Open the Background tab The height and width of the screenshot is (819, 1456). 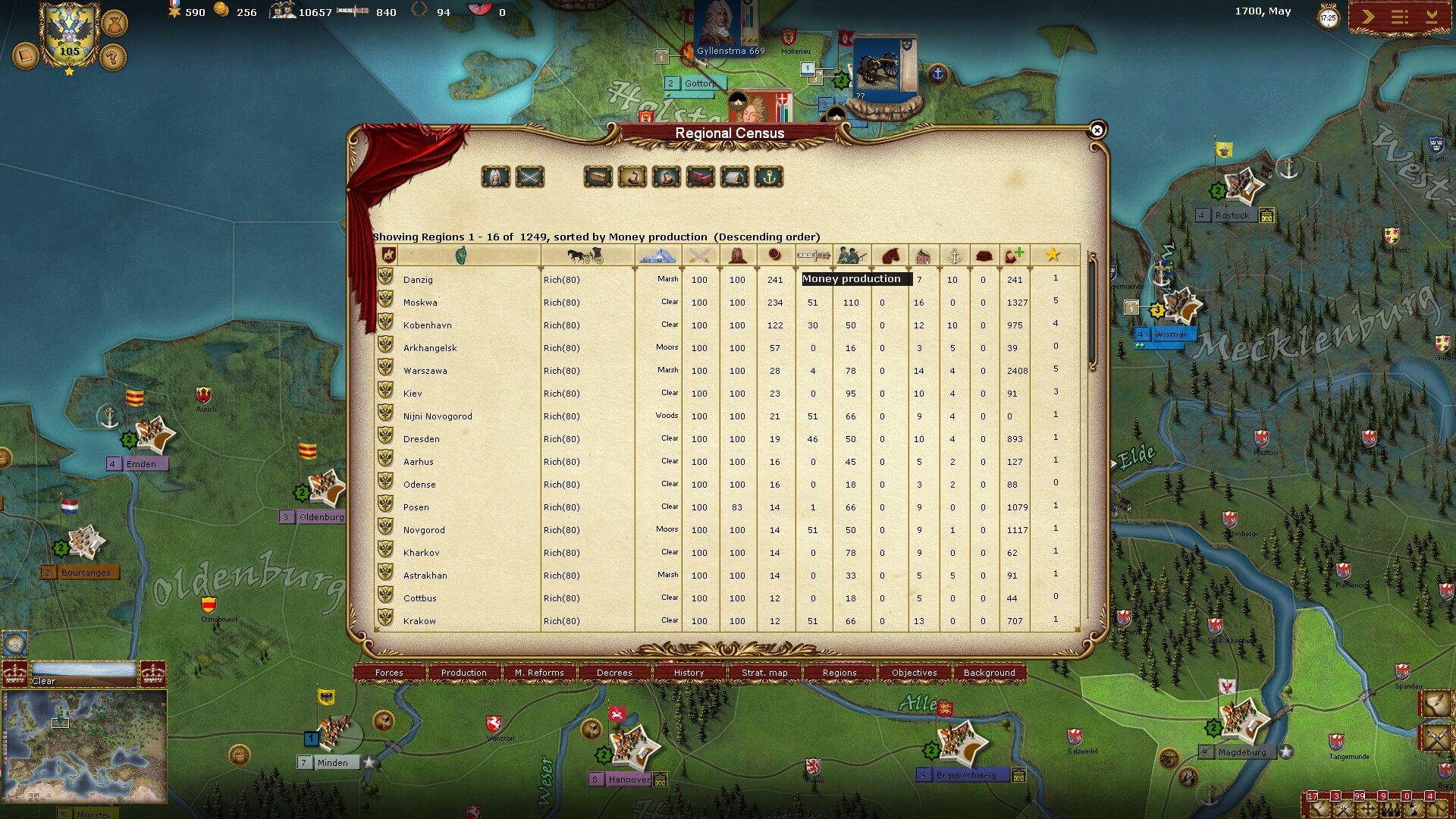pyautogui.click(x=989, y=673)
